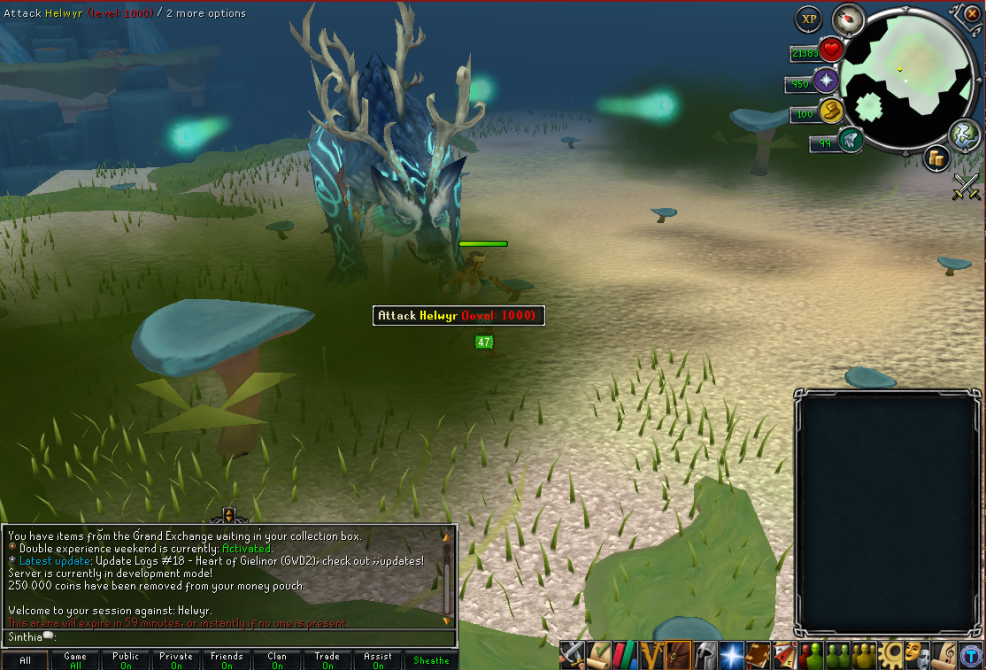Click the Sheathe button

pyautogui.click(x=431, y=660)
